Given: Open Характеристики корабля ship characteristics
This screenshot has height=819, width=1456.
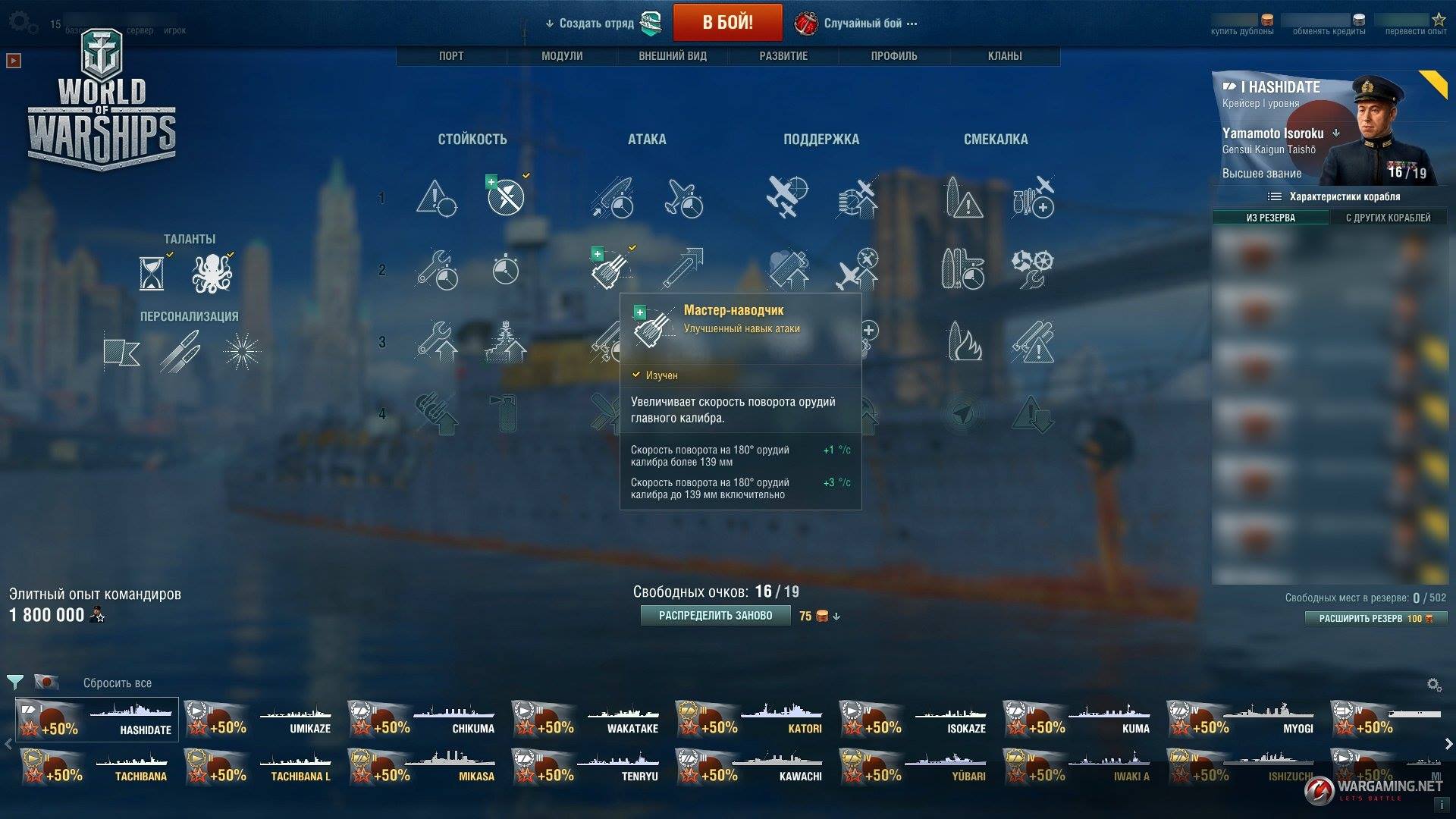Looking at the screenshot, I should (x=1335, y=197).
